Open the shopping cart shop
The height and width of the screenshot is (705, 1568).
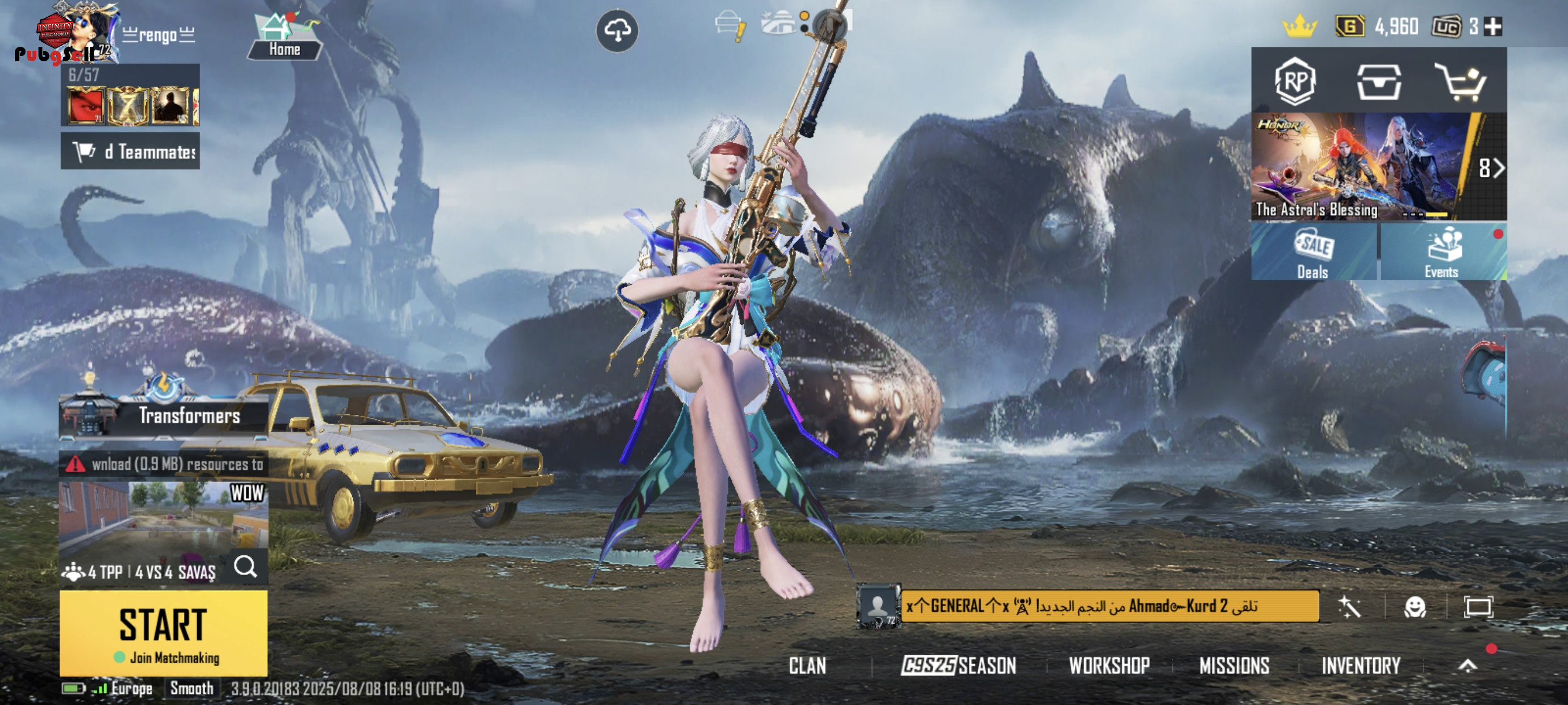pos(1461,82)
